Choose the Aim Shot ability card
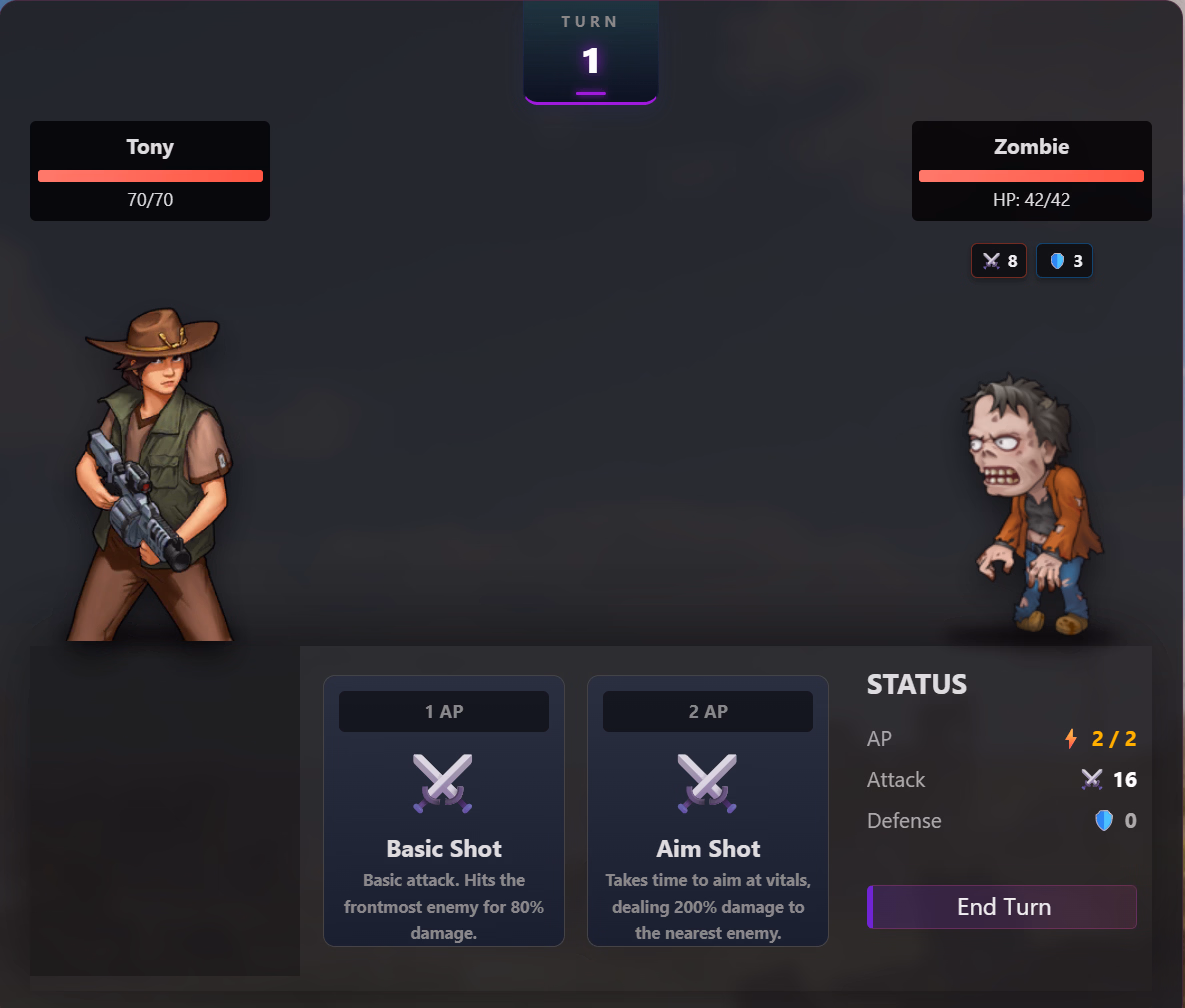Screen dimensions: 1185x1008 coord(708,810)
